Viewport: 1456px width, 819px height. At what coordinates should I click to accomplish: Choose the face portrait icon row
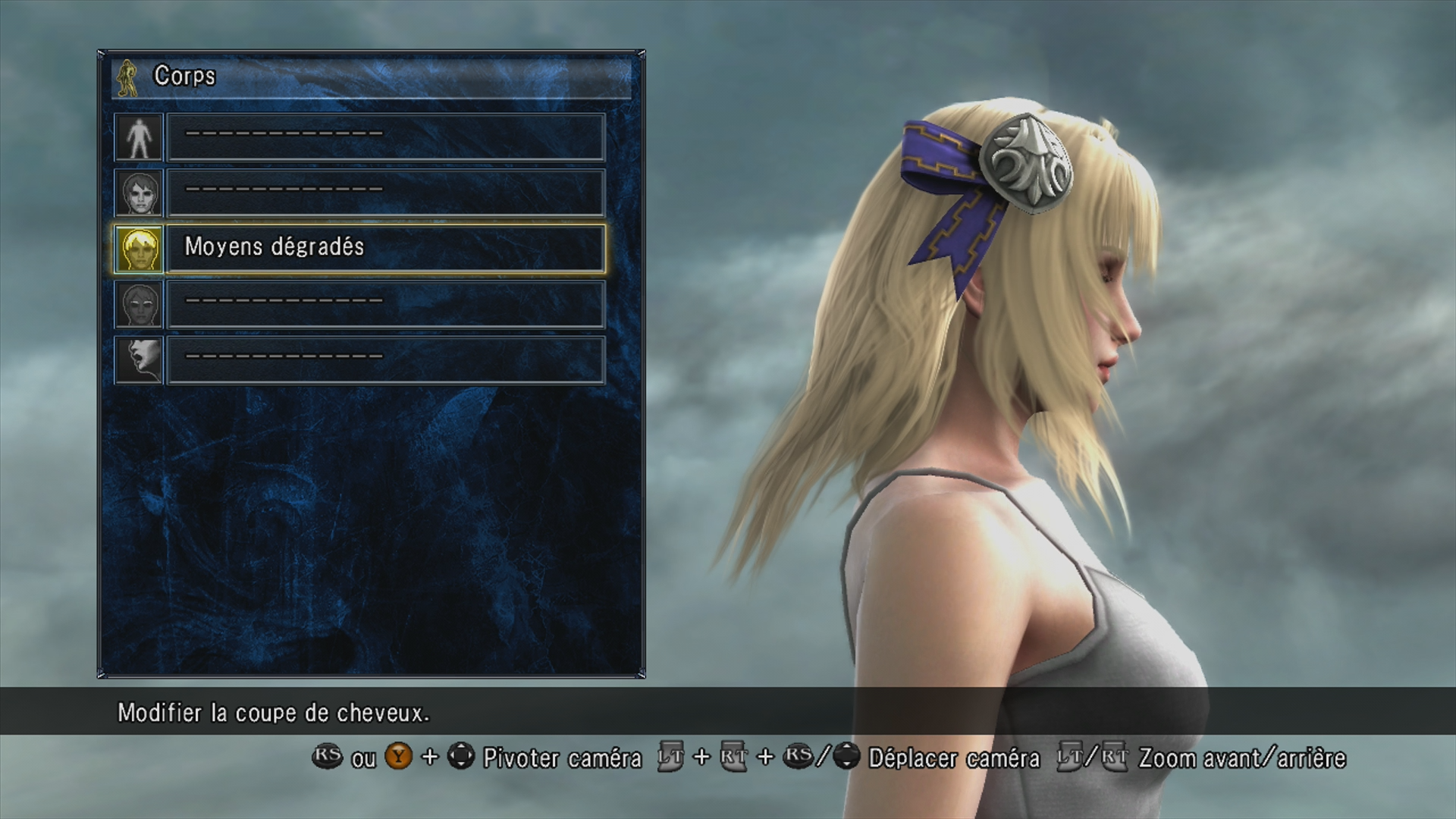pyautogui.click(x=139, y=193)
